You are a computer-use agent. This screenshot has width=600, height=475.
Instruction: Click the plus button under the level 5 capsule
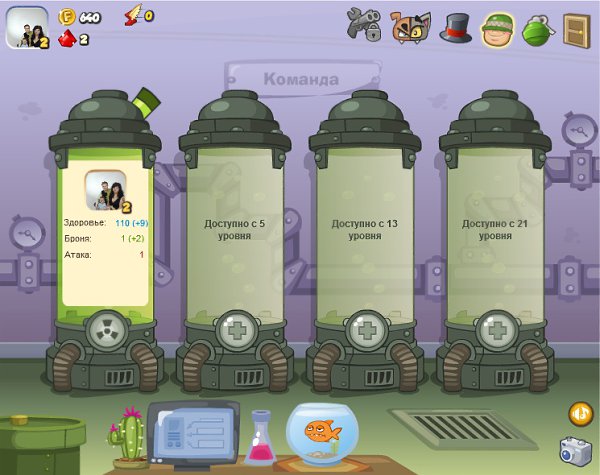coord(236,329)
